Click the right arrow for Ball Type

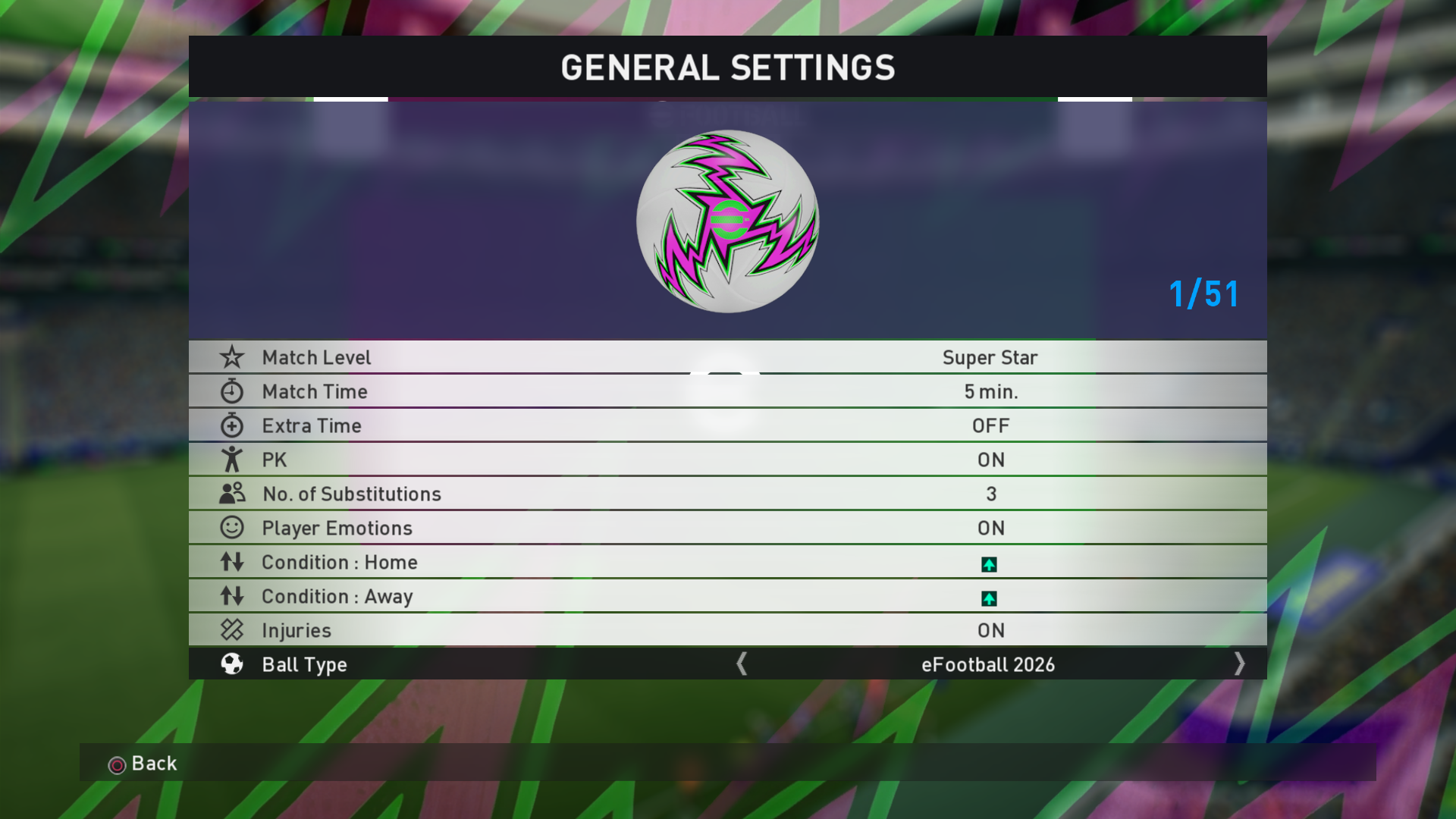click(1239, 664)
